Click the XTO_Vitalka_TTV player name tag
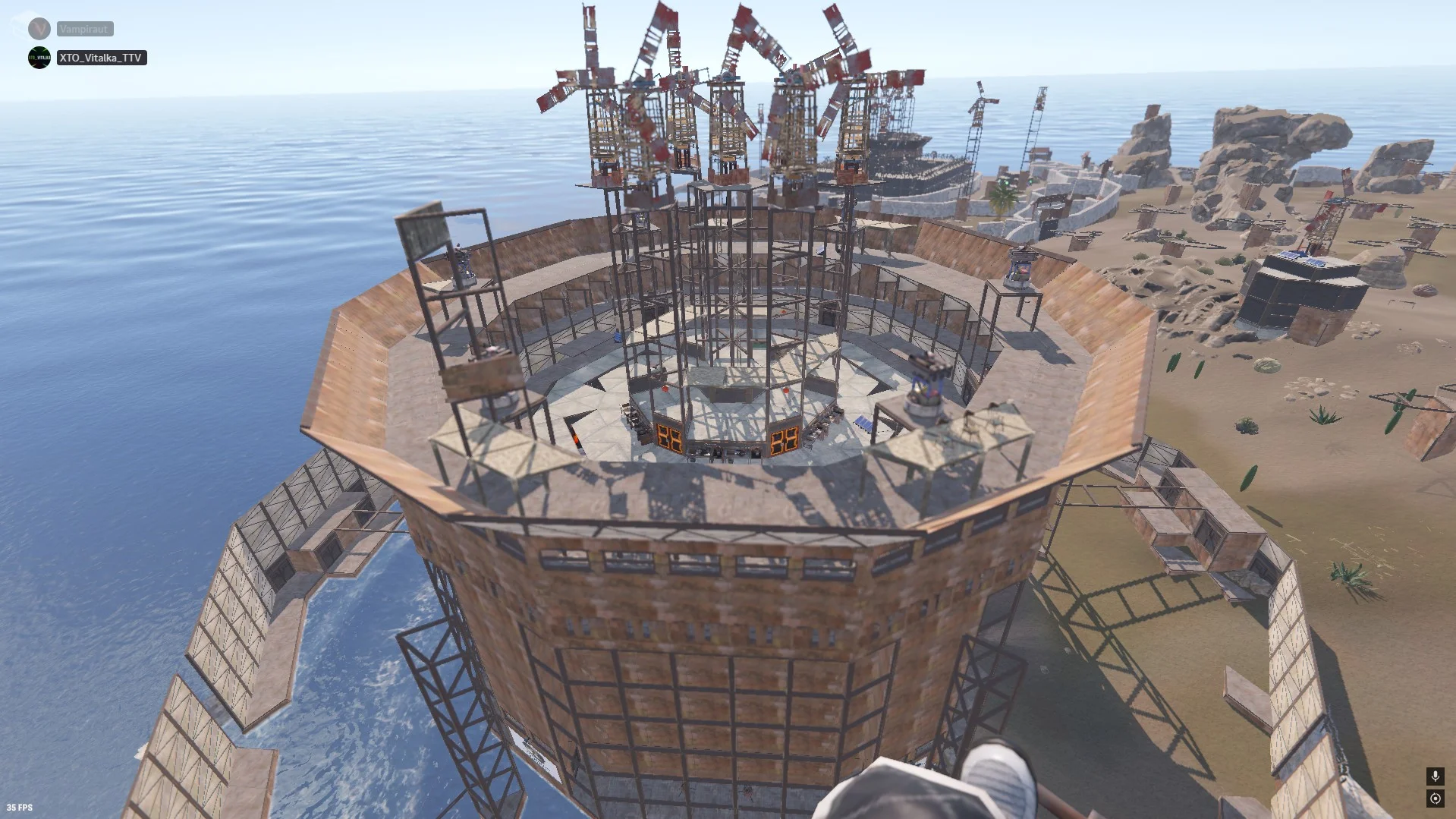Image resolution: width=1456 pixels, height=819 pixels. click(101, 58)
